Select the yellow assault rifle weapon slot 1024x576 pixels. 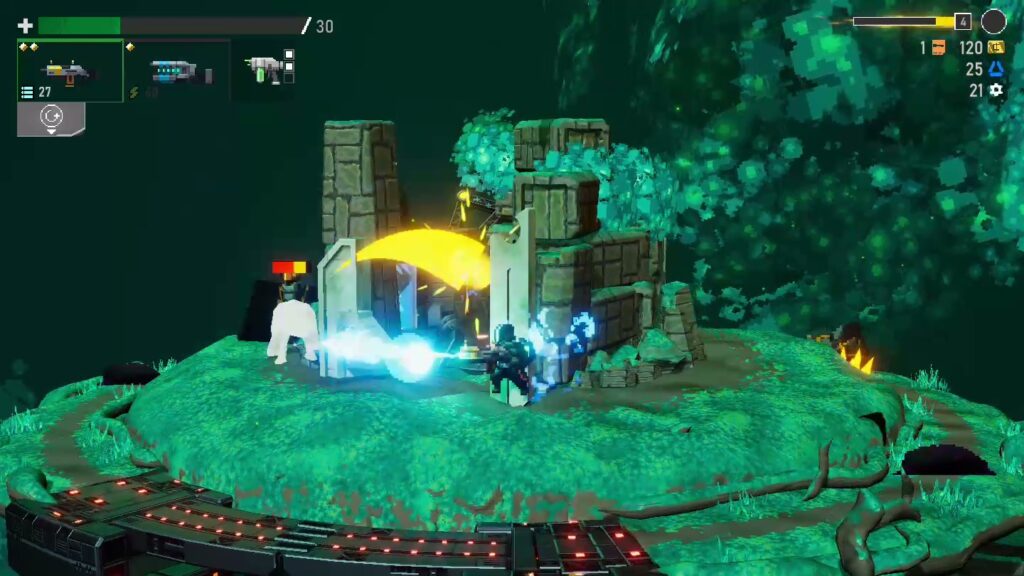pyautogui.click(x=70, y=71)
